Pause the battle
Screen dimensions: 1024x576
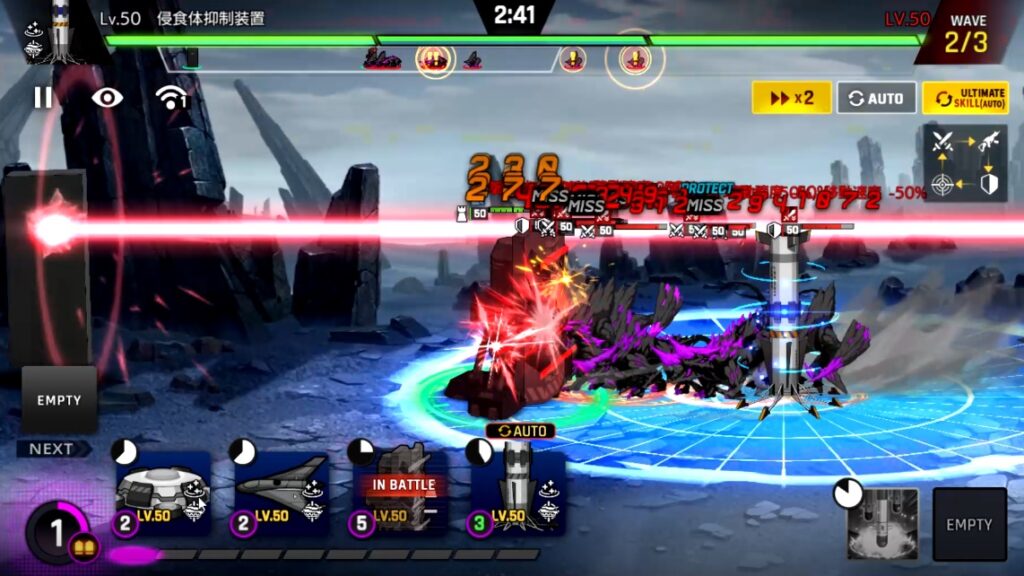coord(43,97)
